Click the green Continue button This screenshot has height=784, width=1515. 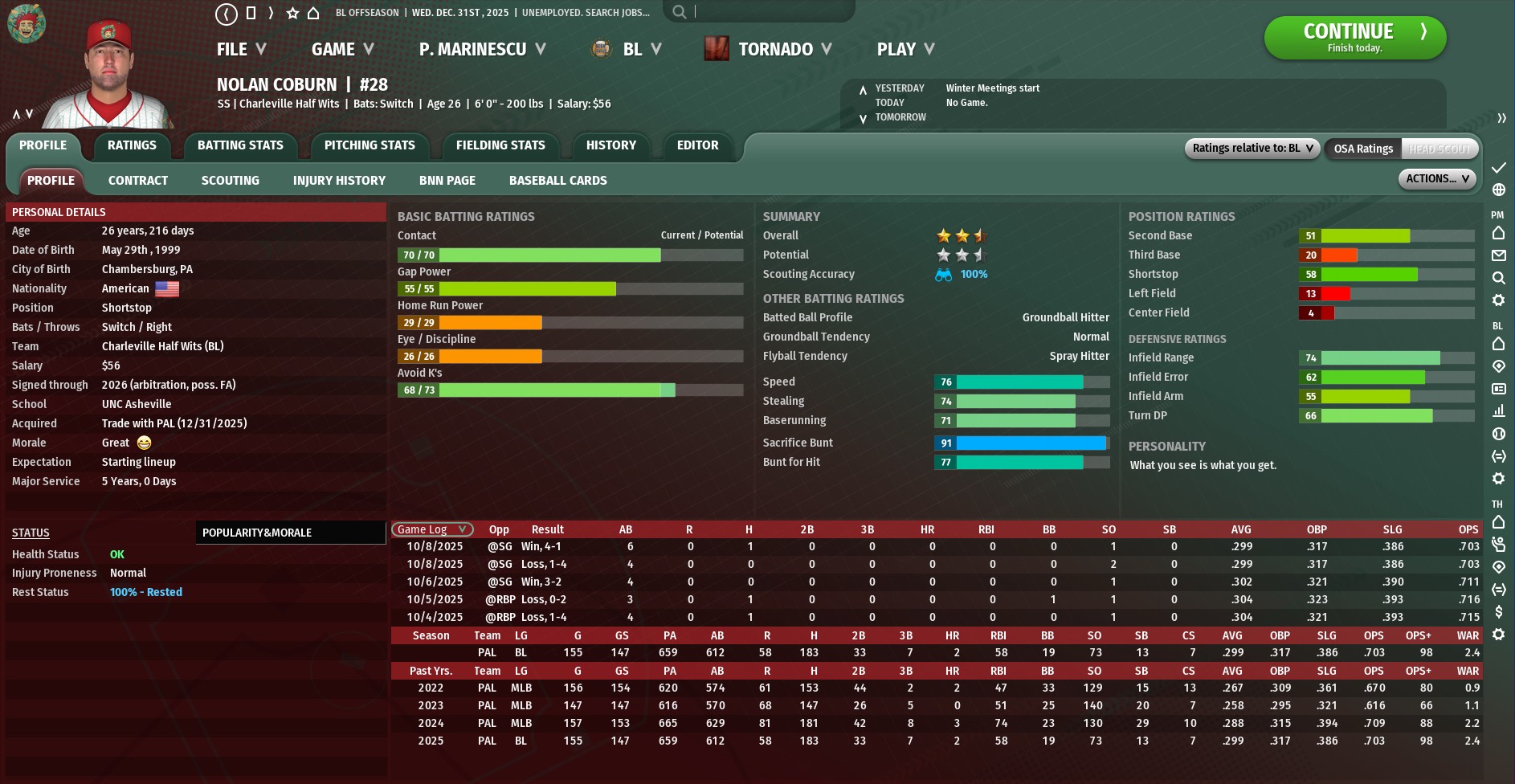1354,37
